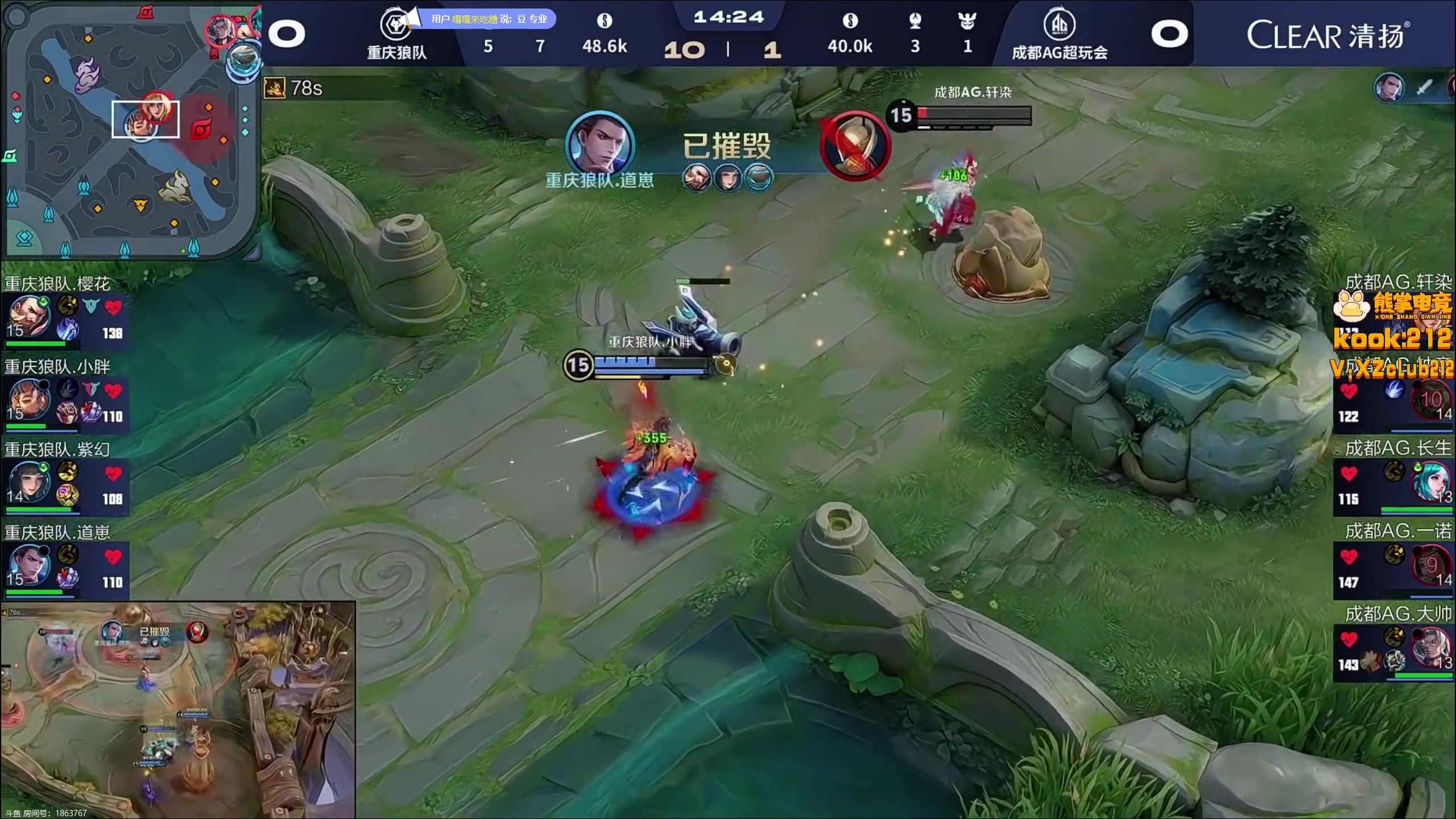1456x819 pixels.
Task: Open the user chat announcement banner
Action: 488,19
